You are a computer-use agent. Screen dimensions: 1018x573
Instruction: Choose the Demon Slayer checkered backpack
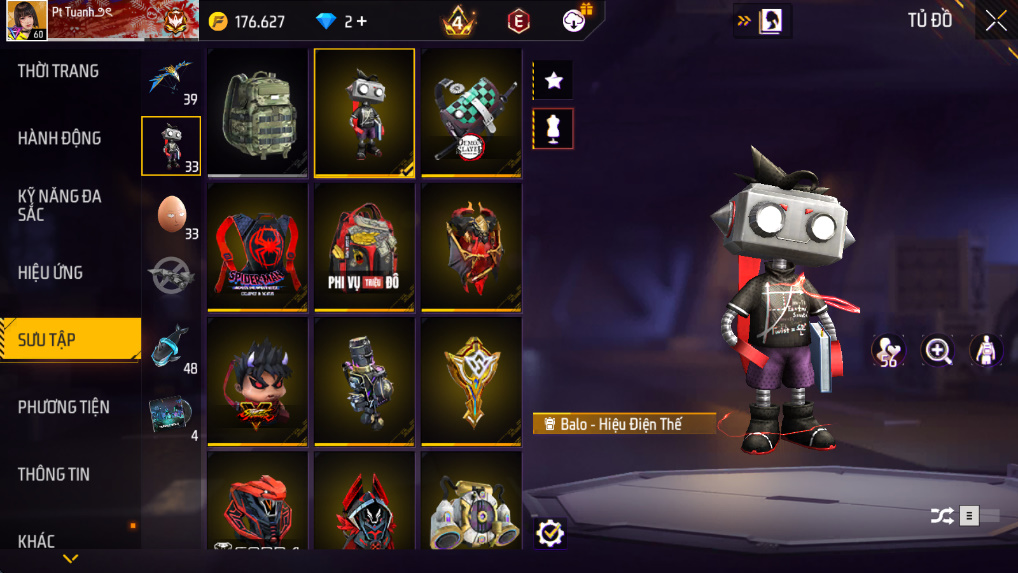pyautogui.click(x=471, y=111)
